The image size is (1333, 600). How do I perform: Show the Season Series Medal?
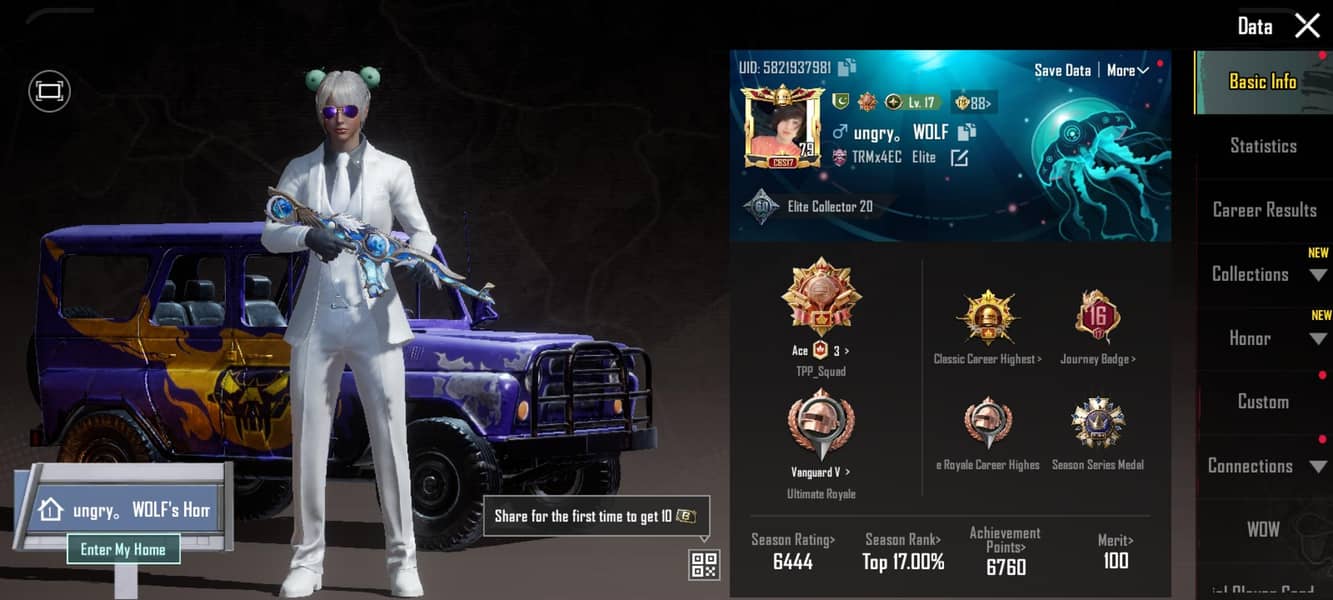click(x=1097, y=424)
